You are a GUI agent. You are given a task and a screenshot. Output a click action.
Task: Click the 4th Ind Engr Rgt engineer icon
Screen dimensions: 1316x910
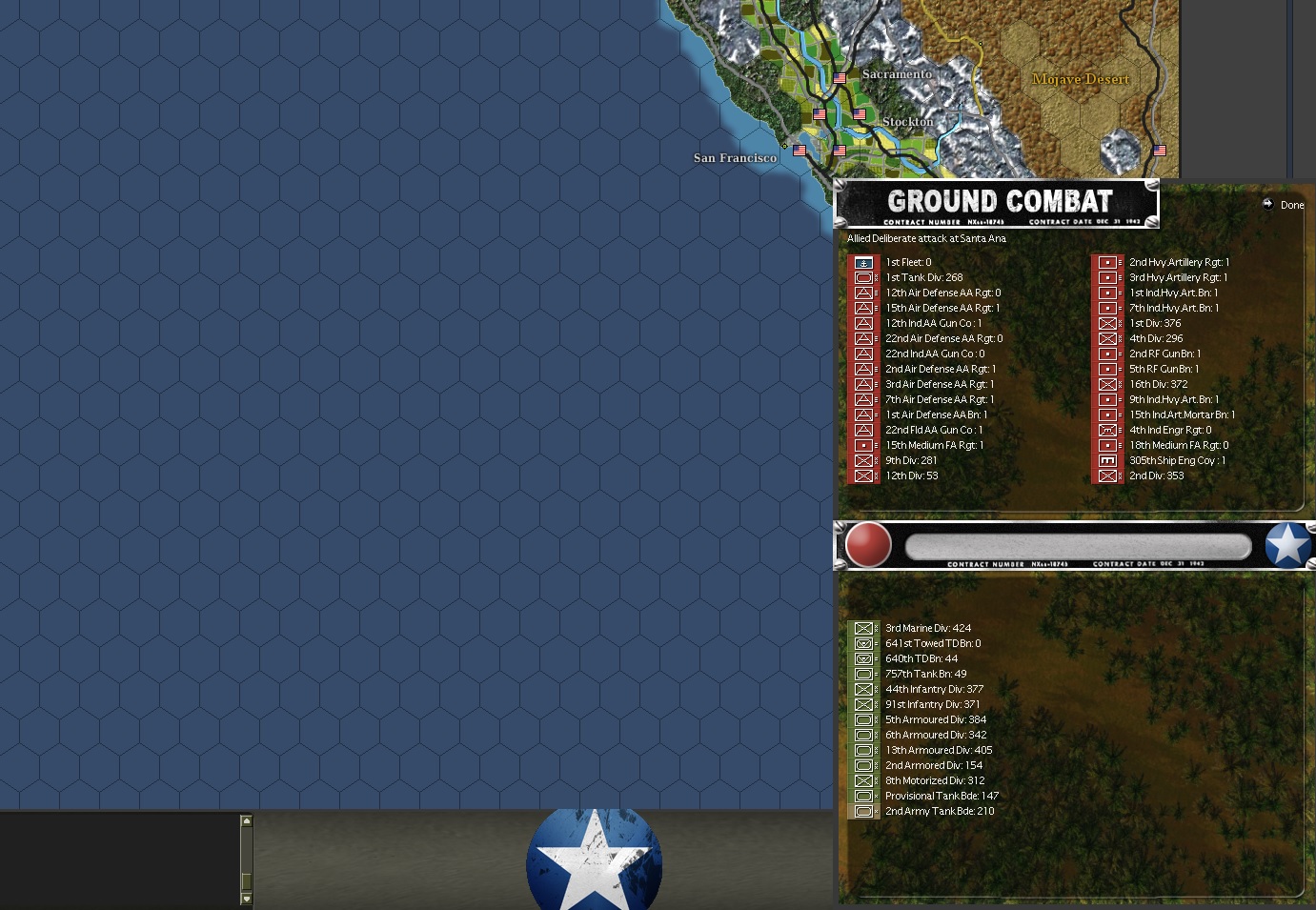click(1108, 430)
